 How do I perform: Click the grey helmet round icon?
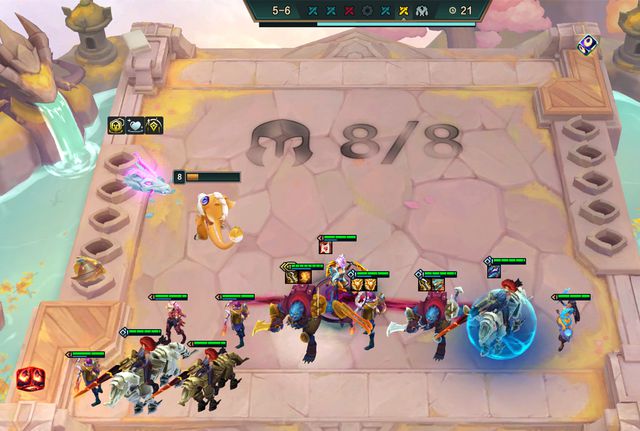coord(421,10)
